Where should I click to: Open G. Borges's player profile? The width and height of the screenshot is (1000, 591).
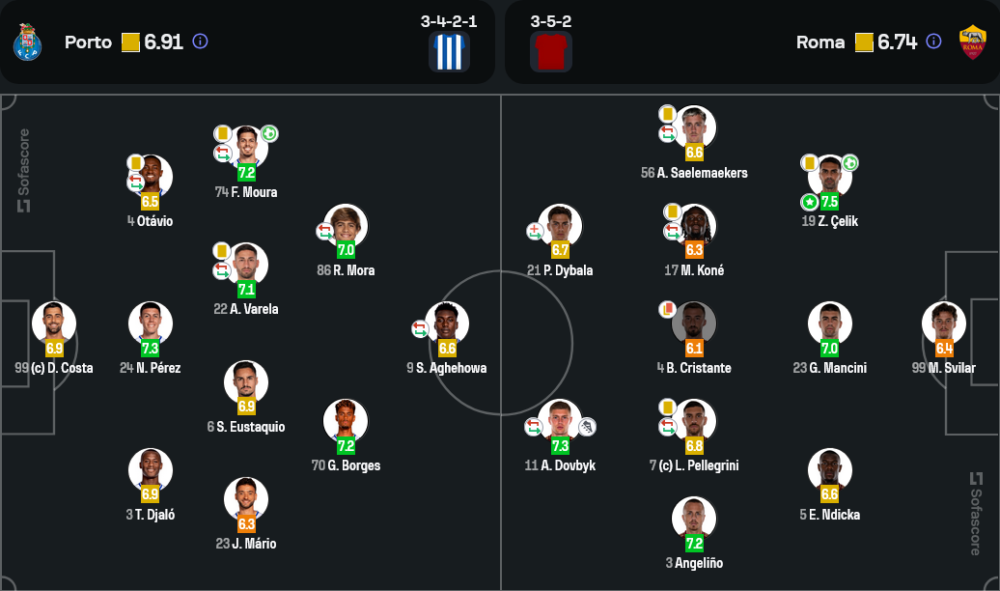click(346, 422)
